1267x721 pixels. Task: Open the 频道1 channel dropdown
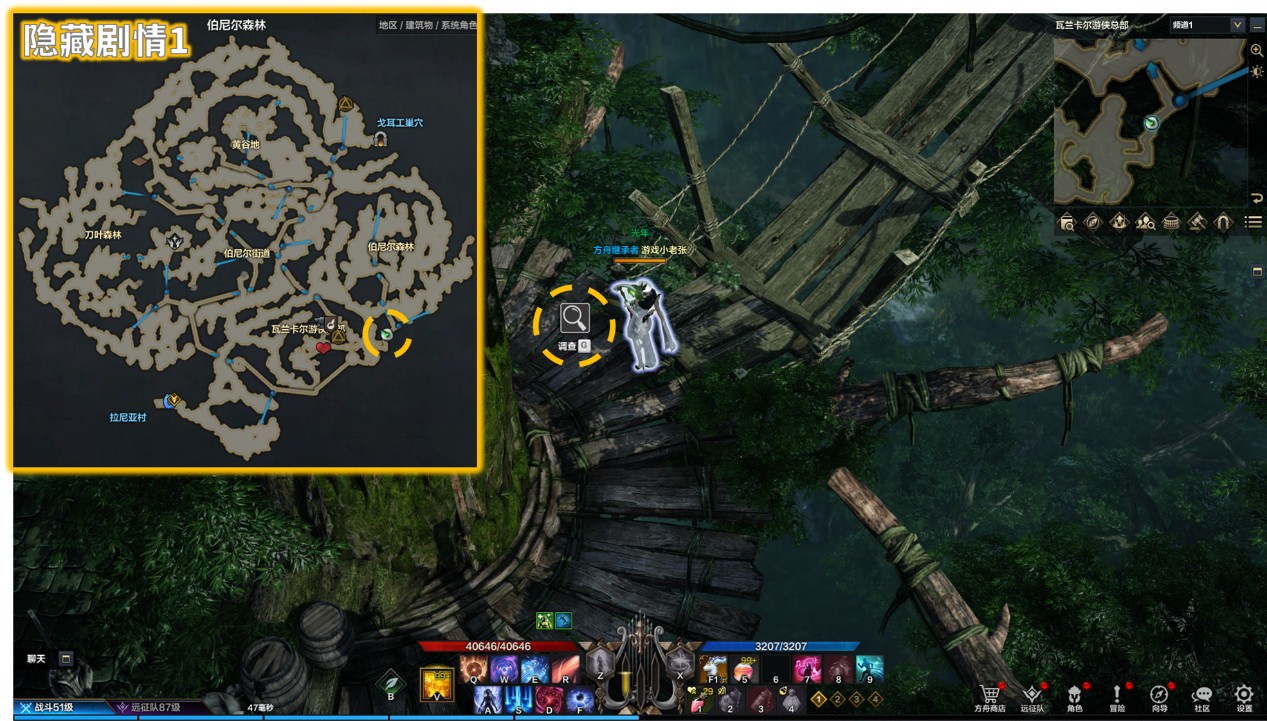coord(1208,25)
